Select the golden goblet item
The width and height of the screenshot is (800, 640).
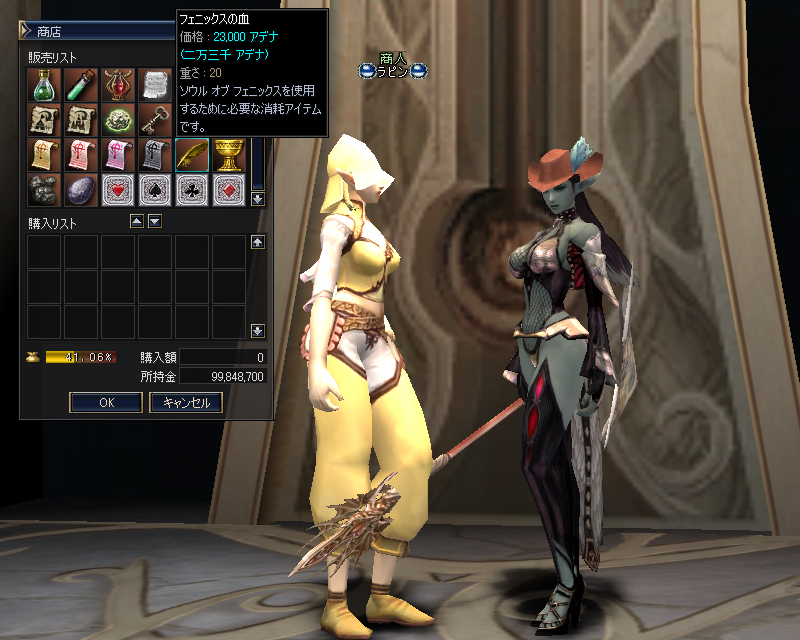229,155
